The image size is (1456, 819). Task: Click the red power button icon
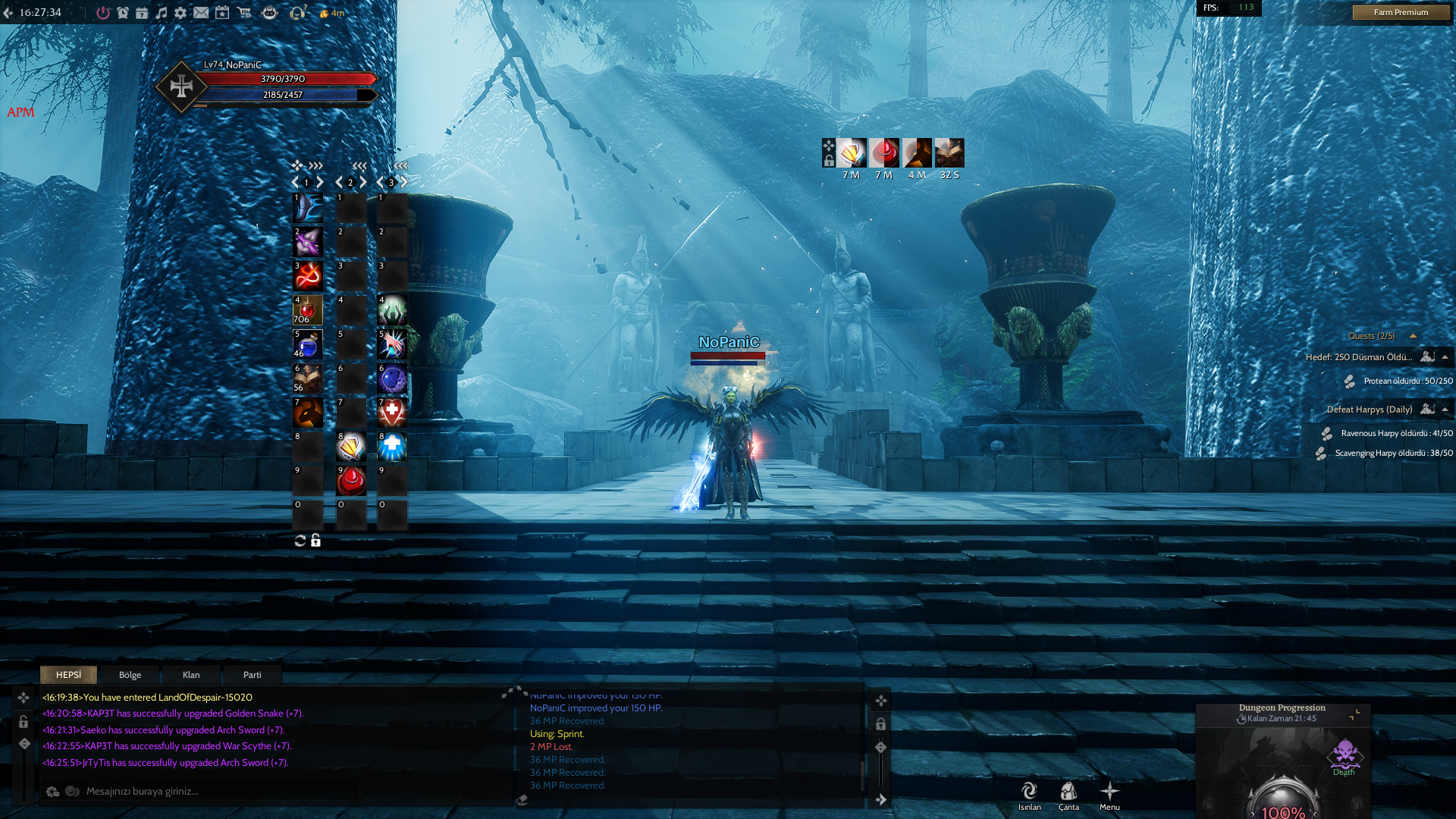103,13
